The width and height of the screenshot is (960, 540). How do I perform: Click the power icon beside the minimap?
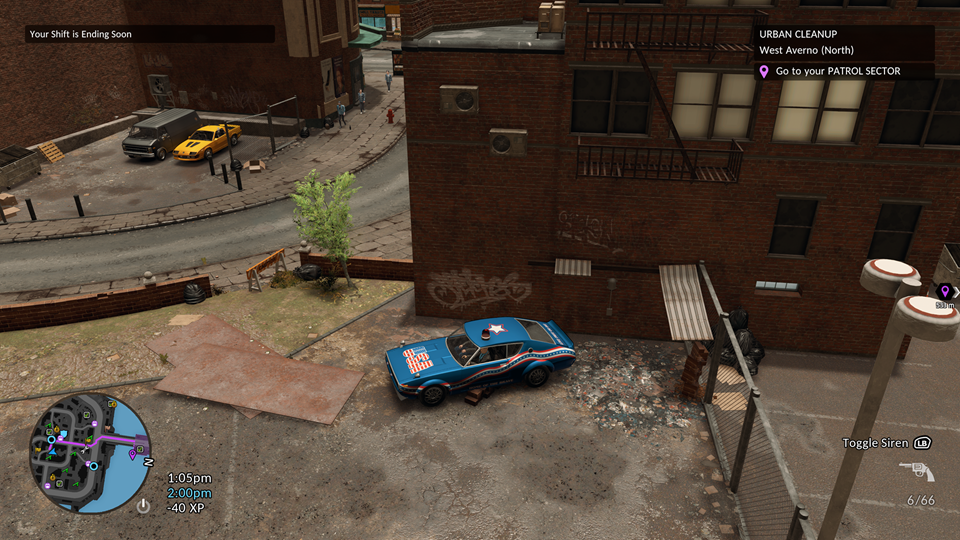pyautogui.click(x=143, y=505)
